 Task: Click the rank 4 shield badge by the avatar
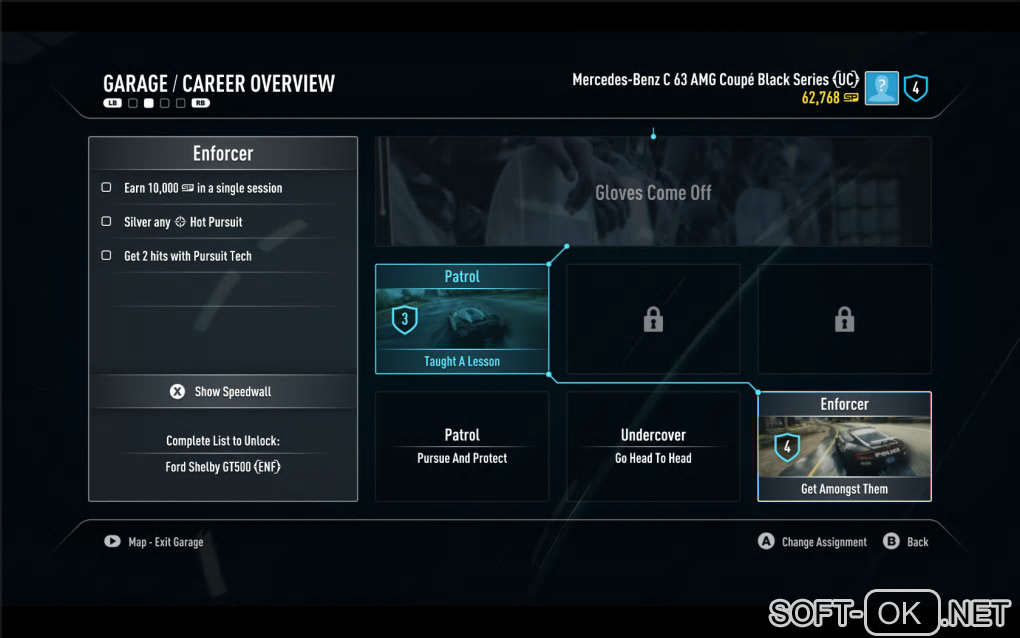915,88
